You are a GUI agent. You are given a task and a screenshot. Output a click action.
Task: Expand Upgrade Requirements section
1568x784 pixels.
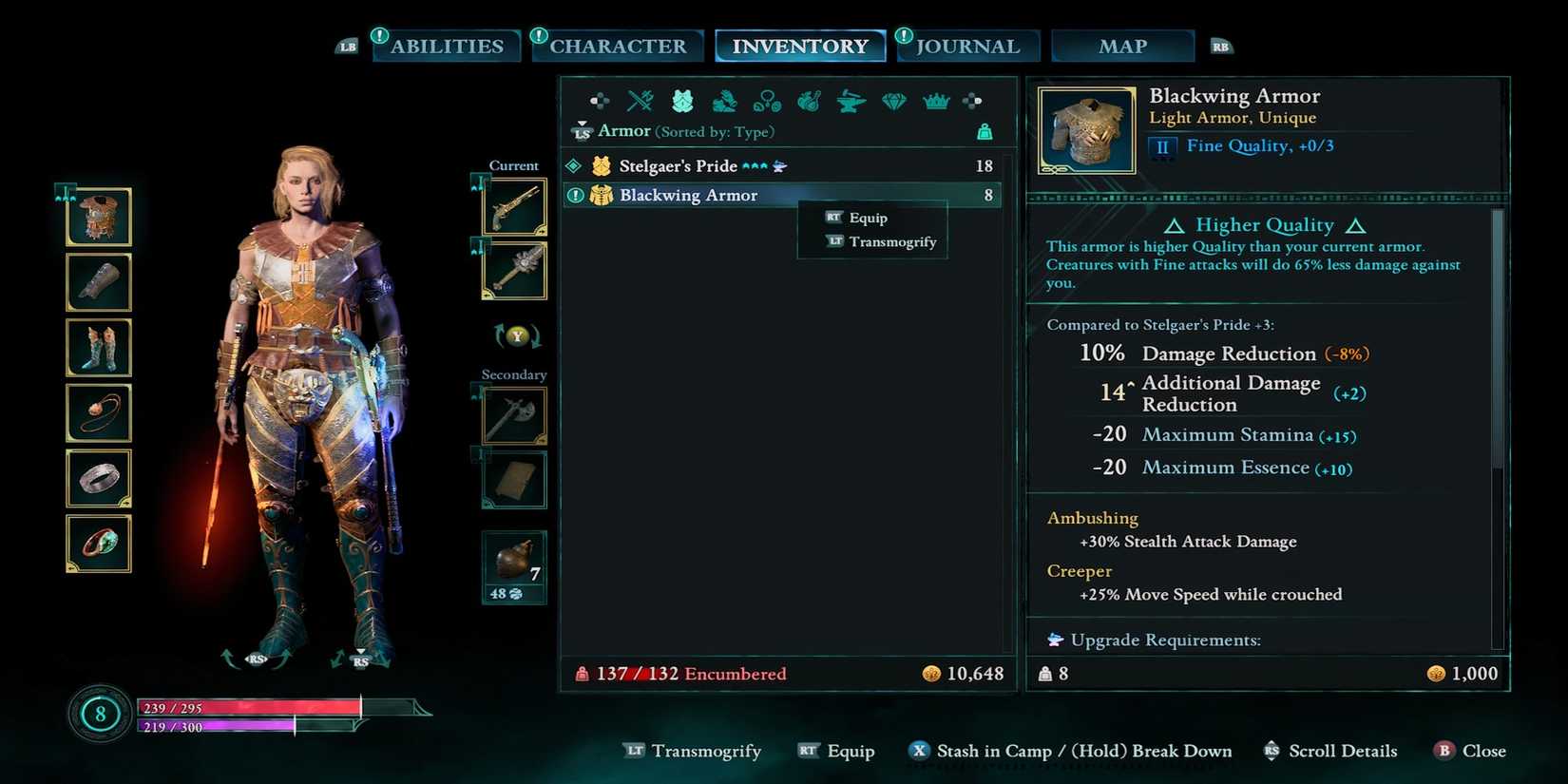click(x=1166, y=640)
